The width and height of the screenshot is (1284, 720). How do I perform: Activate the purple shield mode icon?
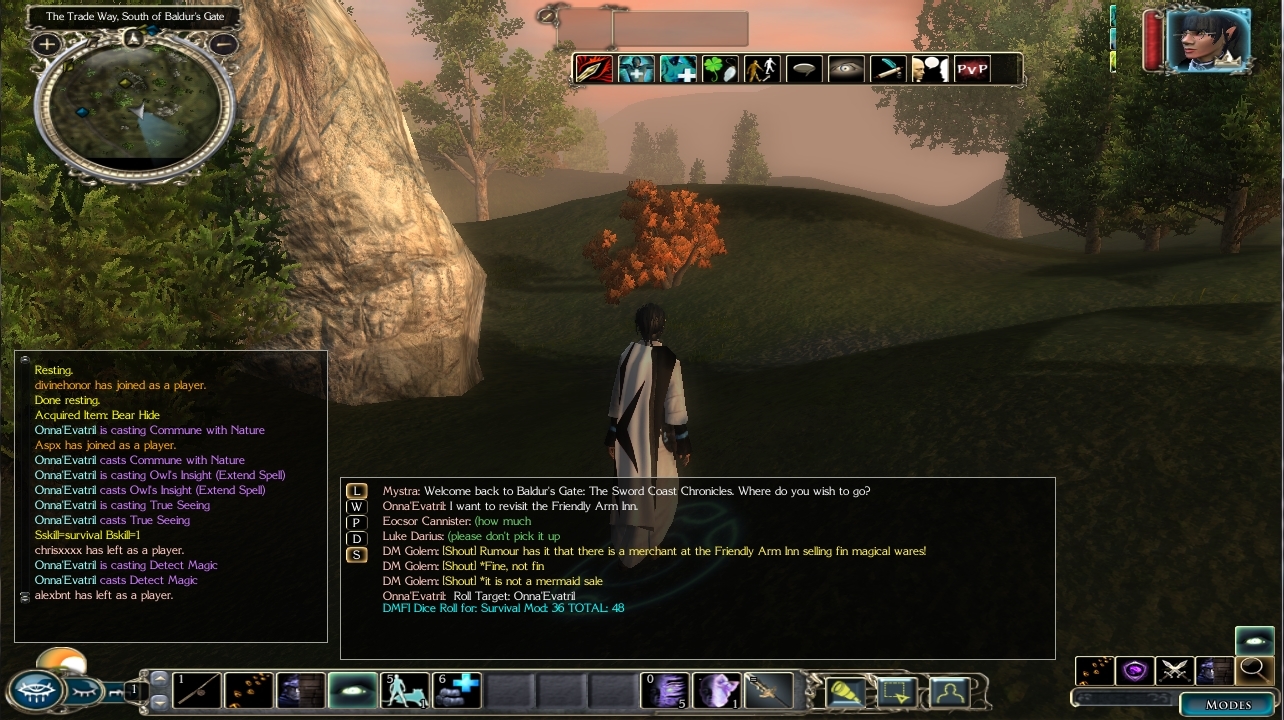pos(1133,670)
